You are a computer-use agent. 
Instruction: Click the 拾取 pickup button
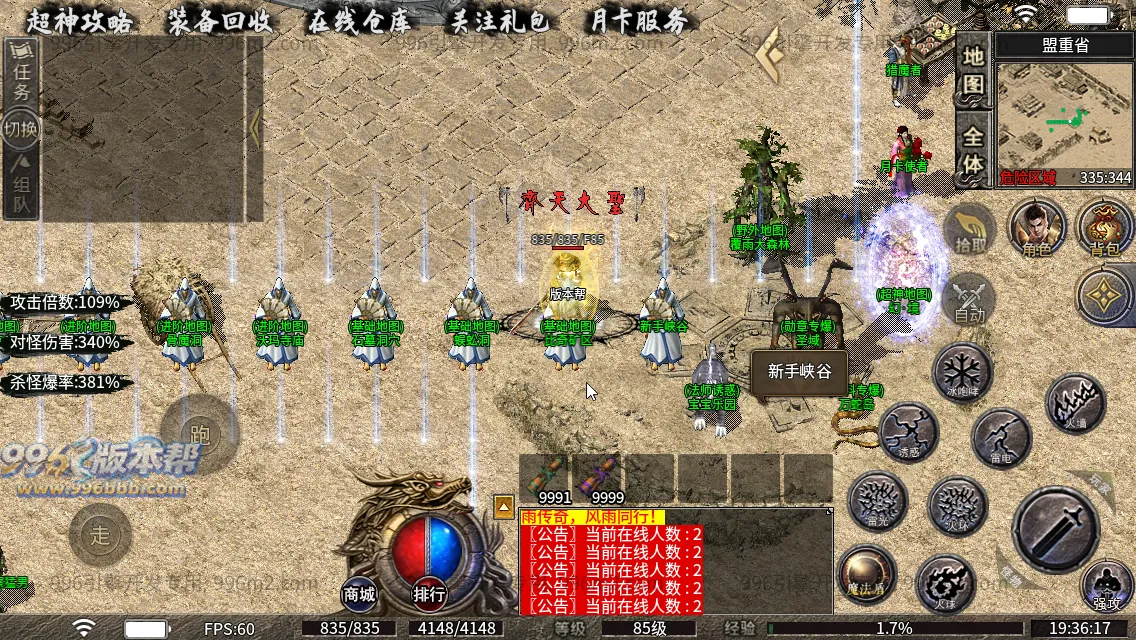[x=969, y=228]
